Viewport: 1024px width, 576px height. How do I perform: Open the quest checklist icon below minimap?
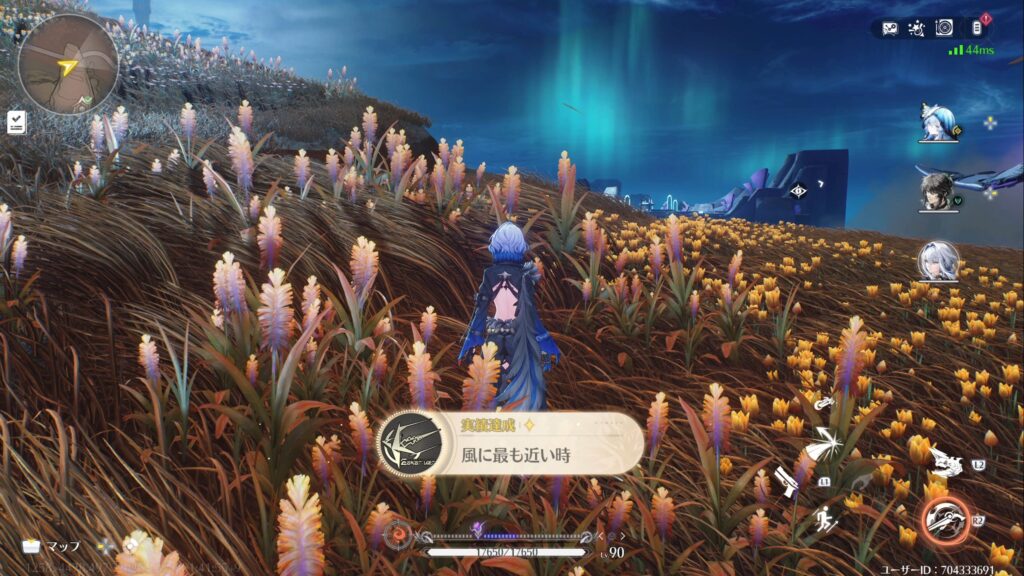[x=16, y=122]
